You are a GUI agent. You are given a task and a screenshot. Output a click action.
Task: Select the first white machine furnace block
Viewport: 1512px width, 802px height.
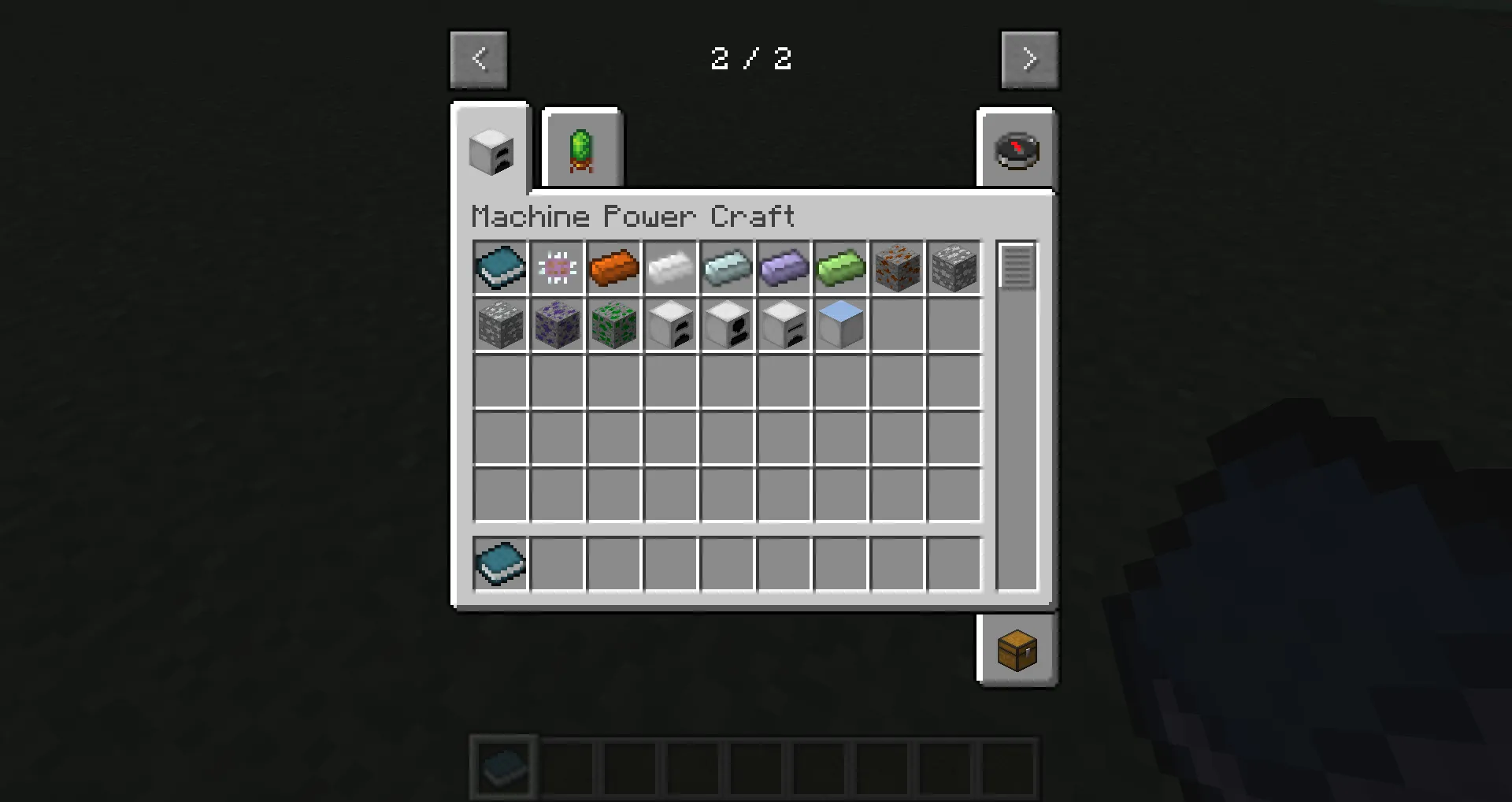(671, 325)
